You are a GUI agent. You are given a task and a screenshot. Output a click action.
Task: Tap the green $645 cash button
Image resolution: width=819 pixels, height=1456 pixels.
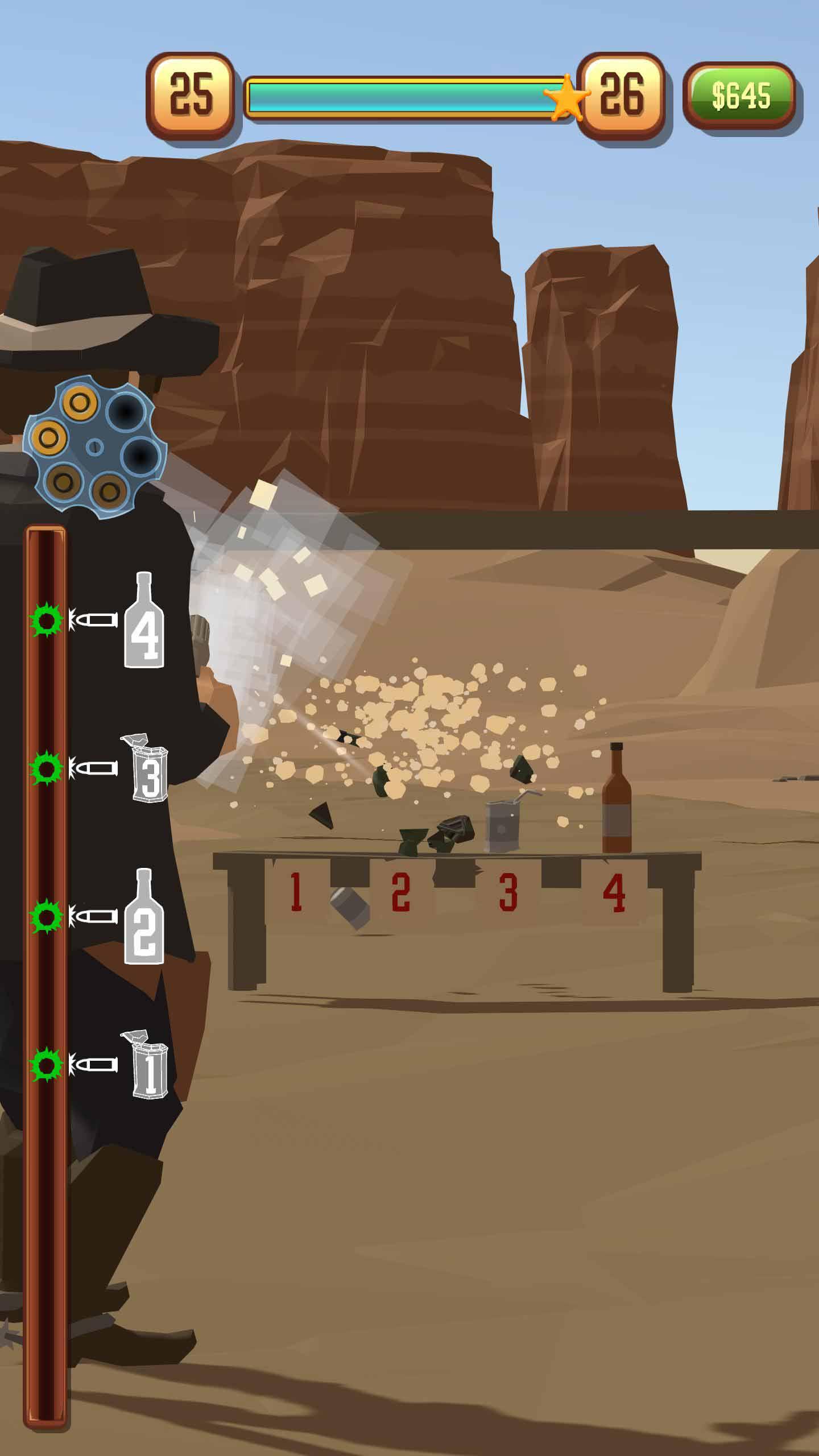click(740, 95)
